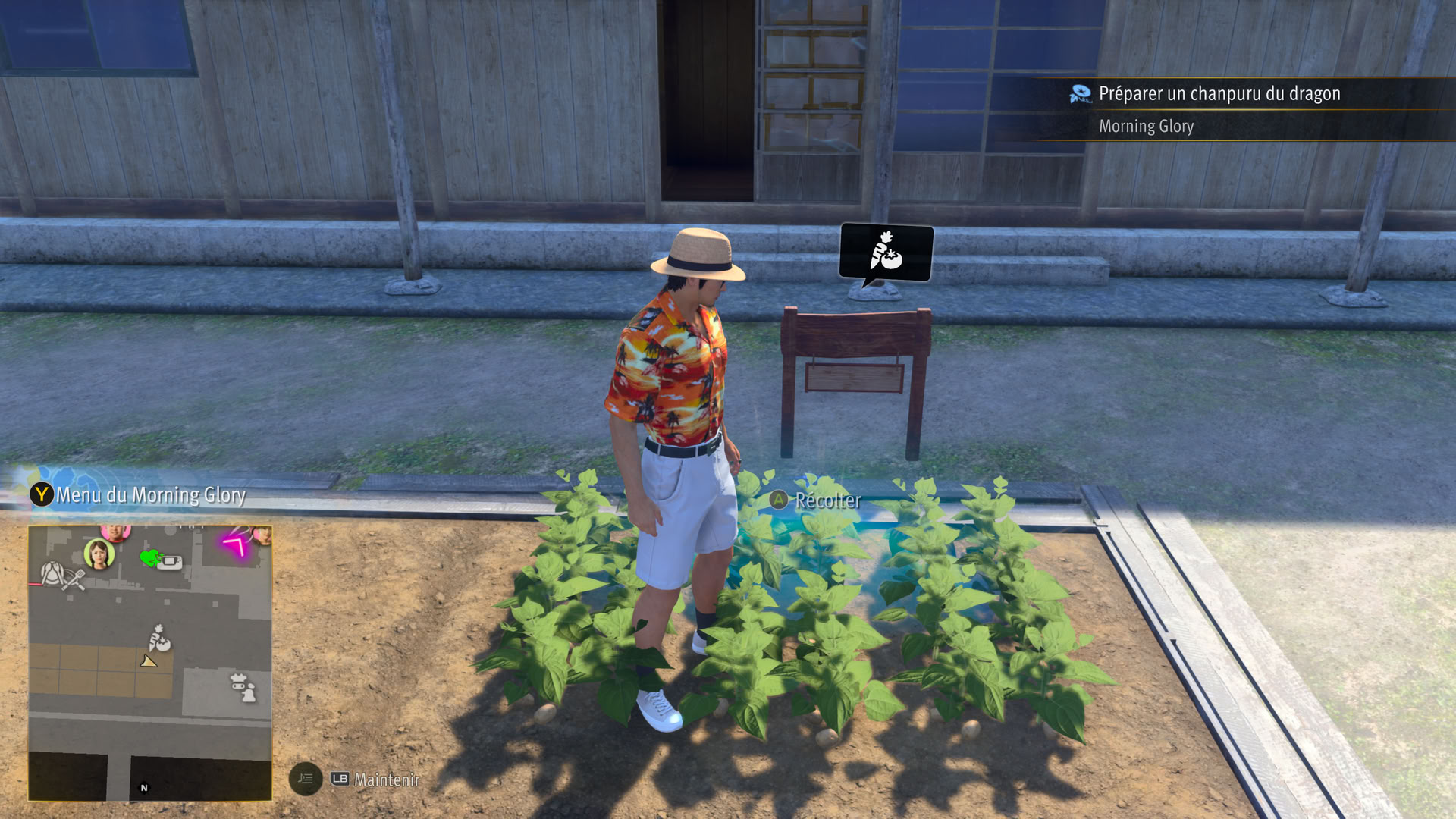Open the Menu du Morning Glory

click(139, 495)
